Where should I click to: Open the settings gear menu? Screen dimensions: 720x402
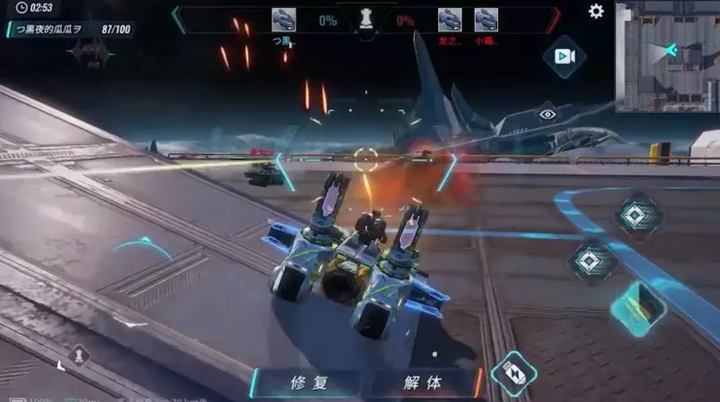click(x=596, y=11)
